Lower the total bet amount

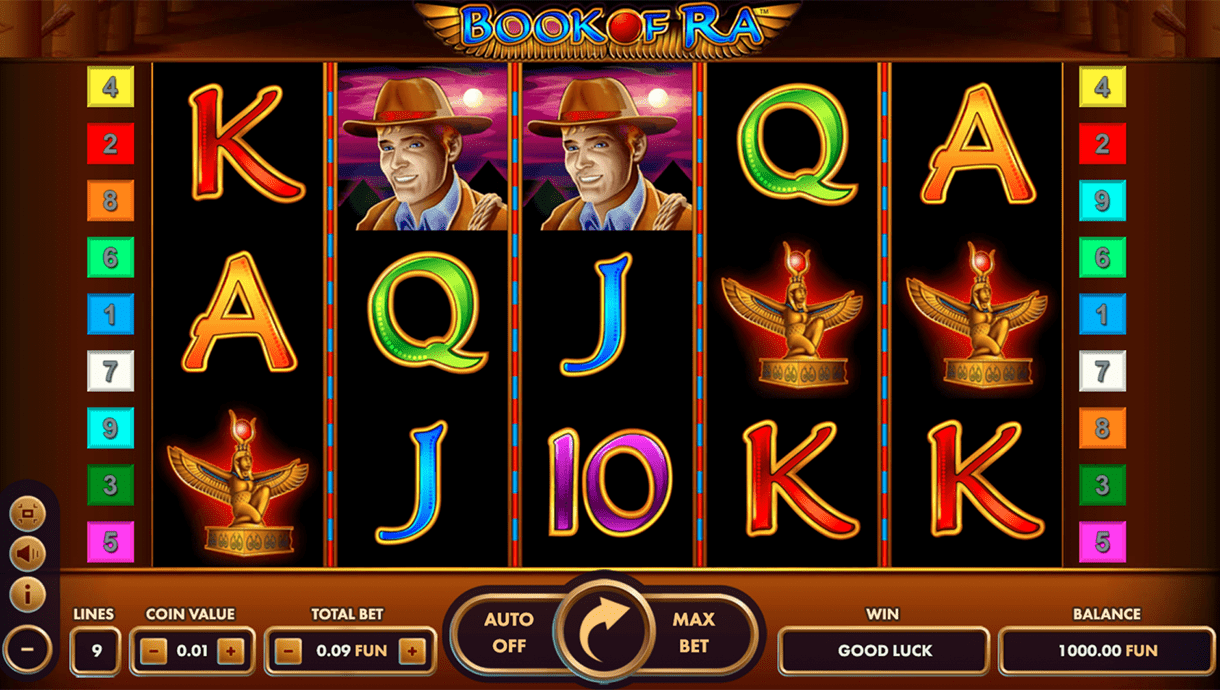(x=288, y=651)
